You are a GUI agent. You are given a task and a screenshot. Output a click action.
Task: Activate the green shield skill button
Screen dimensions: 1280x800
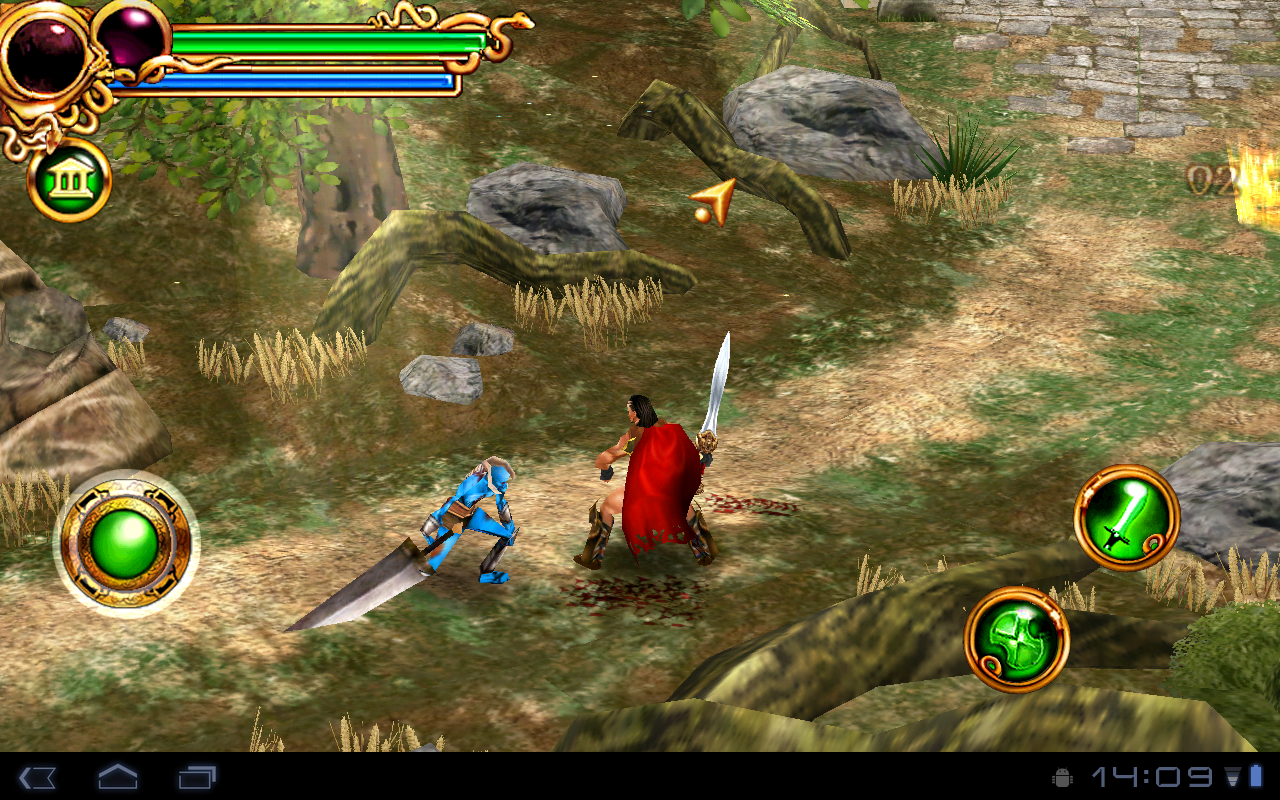pyautogui.click(x=1016, y=639)
